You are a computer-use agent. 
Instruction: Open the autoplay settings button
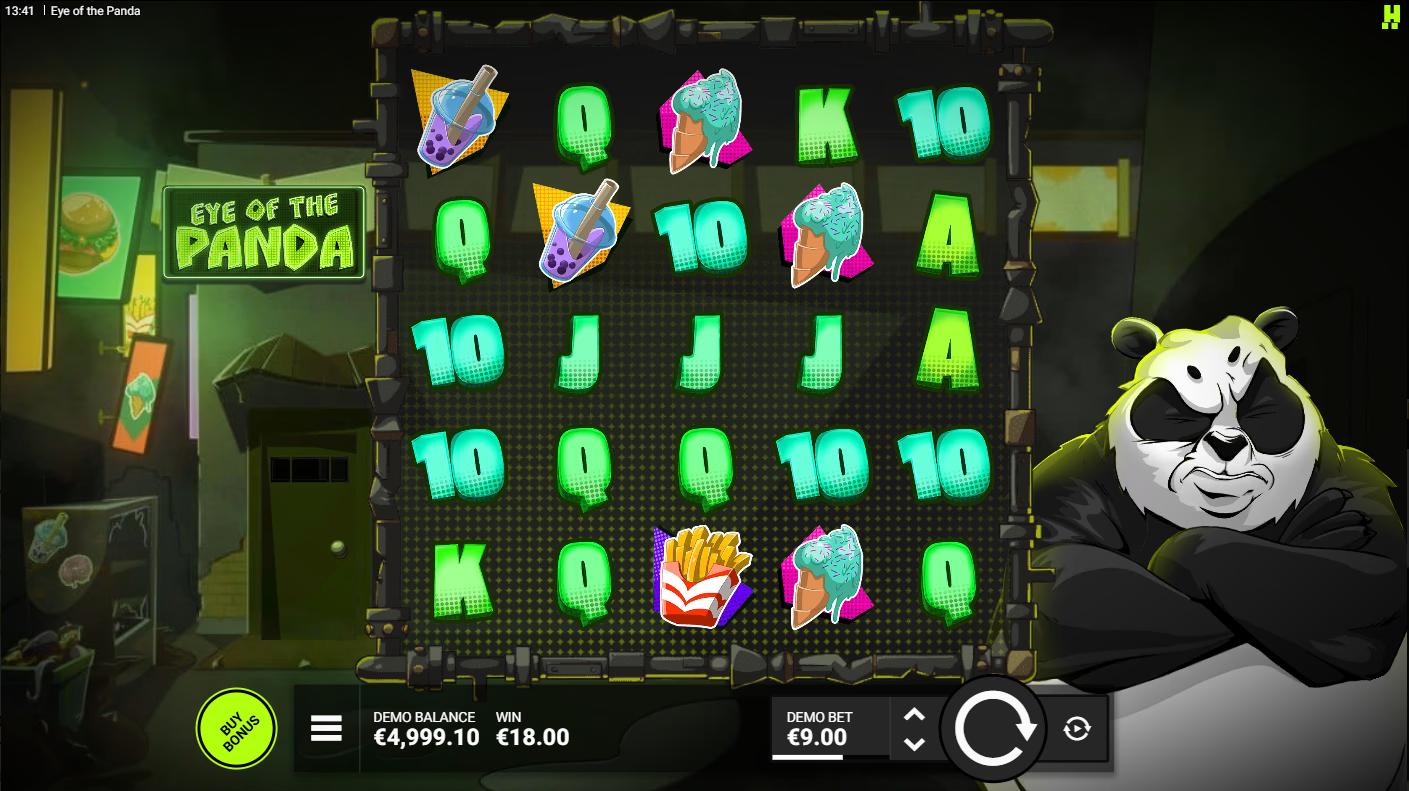[1077, 729]
